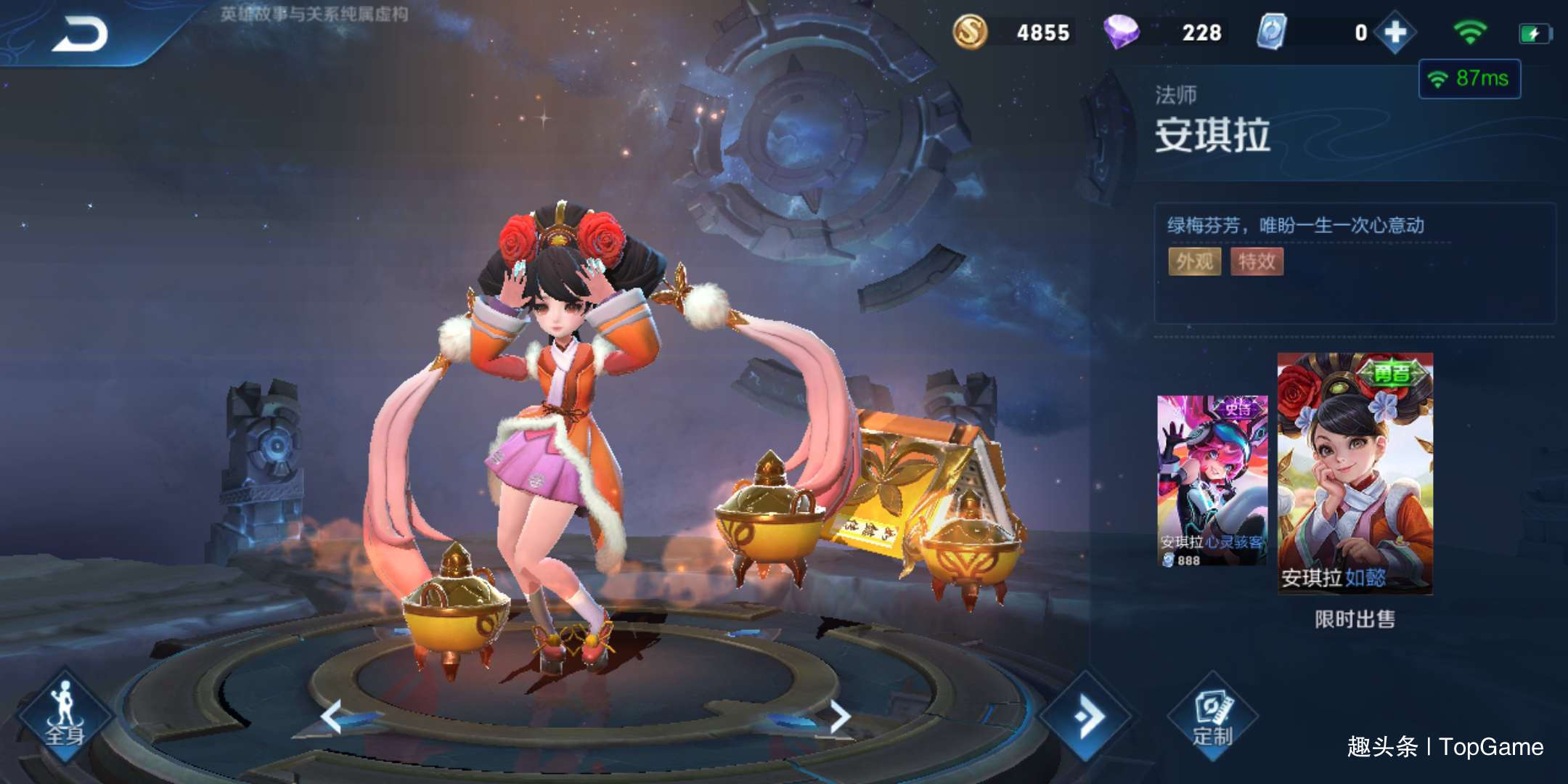
Task: Go back using the return arrow
Action: pyautogui.click(x=80, y=34)
